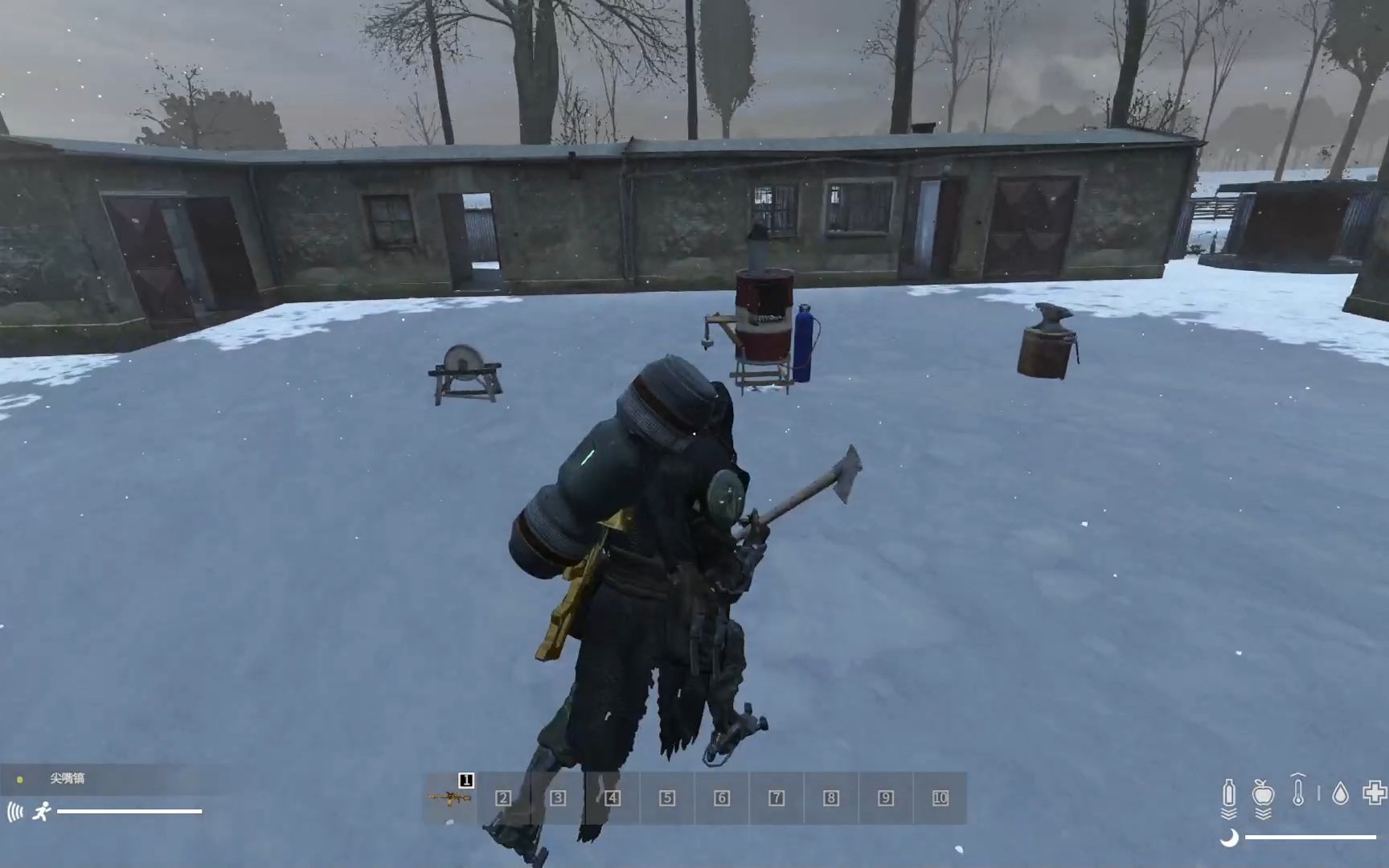1389x868 pixels.
Task: Click the water descending chevrons indicator
Action: pos(1228,813)
